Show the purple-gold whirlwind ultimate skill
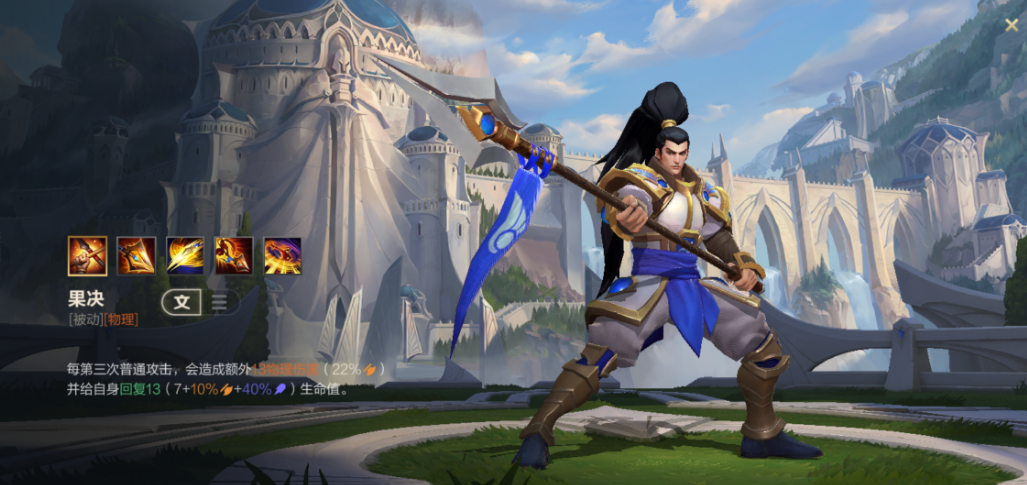 [283, 255]
